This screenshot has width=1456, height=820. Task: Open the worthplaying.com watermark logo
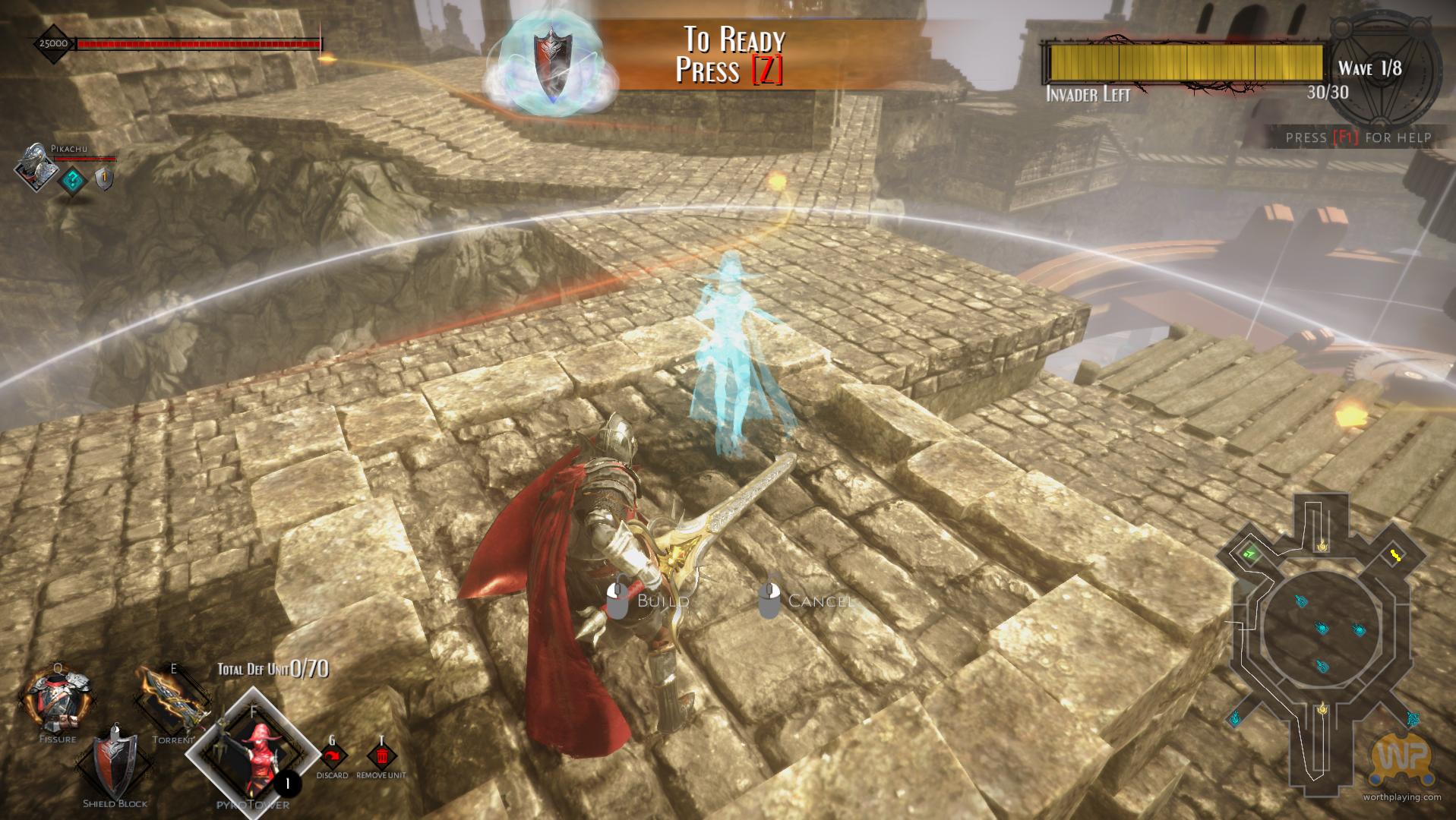click(1401, 762)
